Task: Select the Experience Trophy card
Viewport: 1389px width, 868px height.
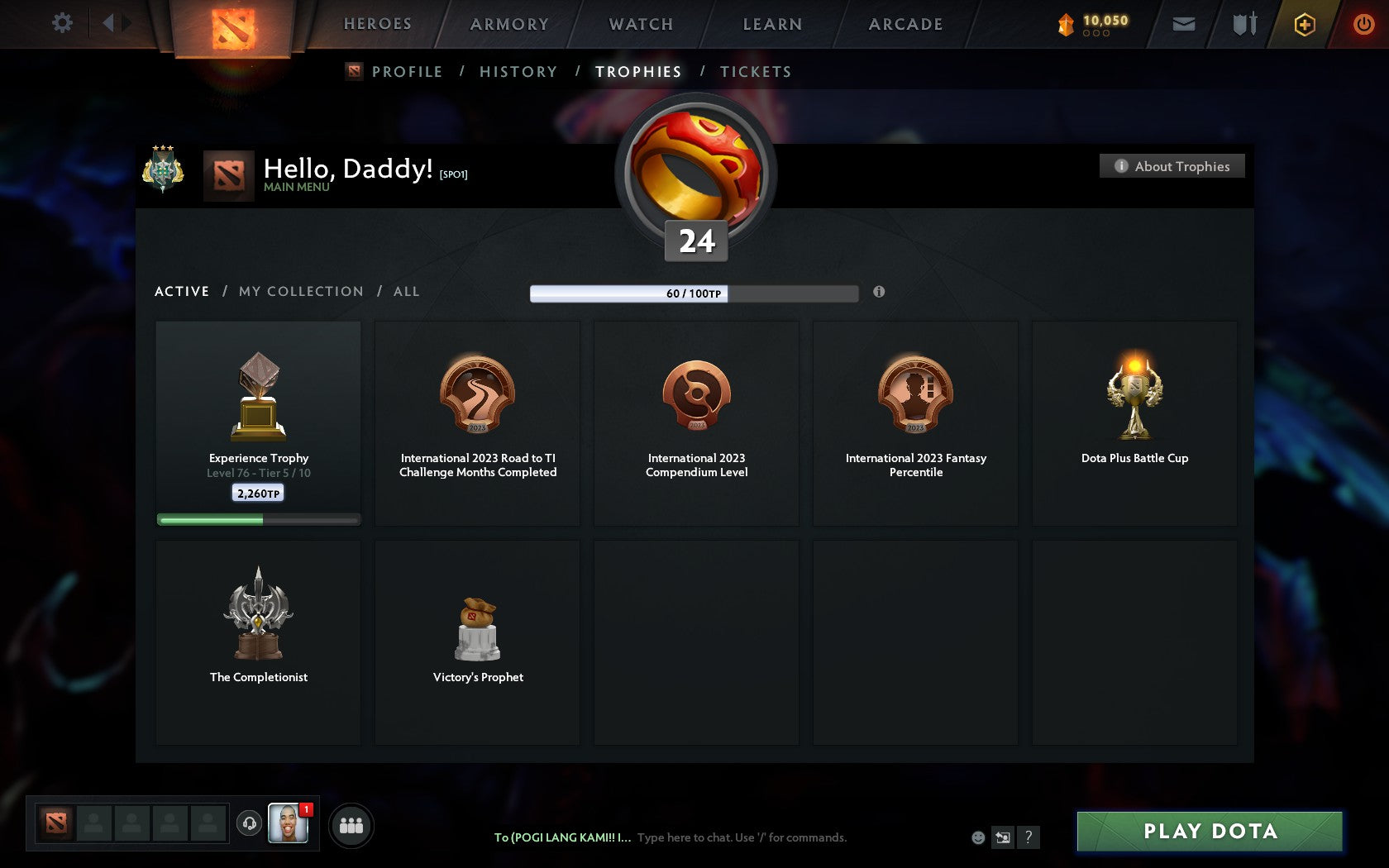Action: [x=258, y=422]
